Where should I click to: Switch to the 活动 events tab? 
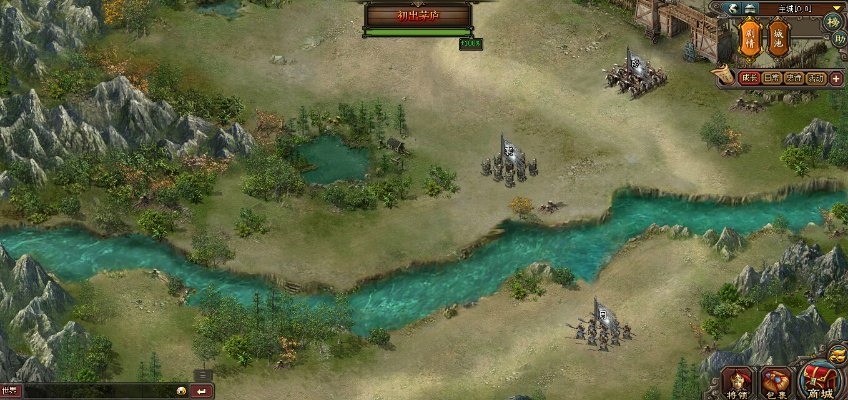tap(816, 78)
